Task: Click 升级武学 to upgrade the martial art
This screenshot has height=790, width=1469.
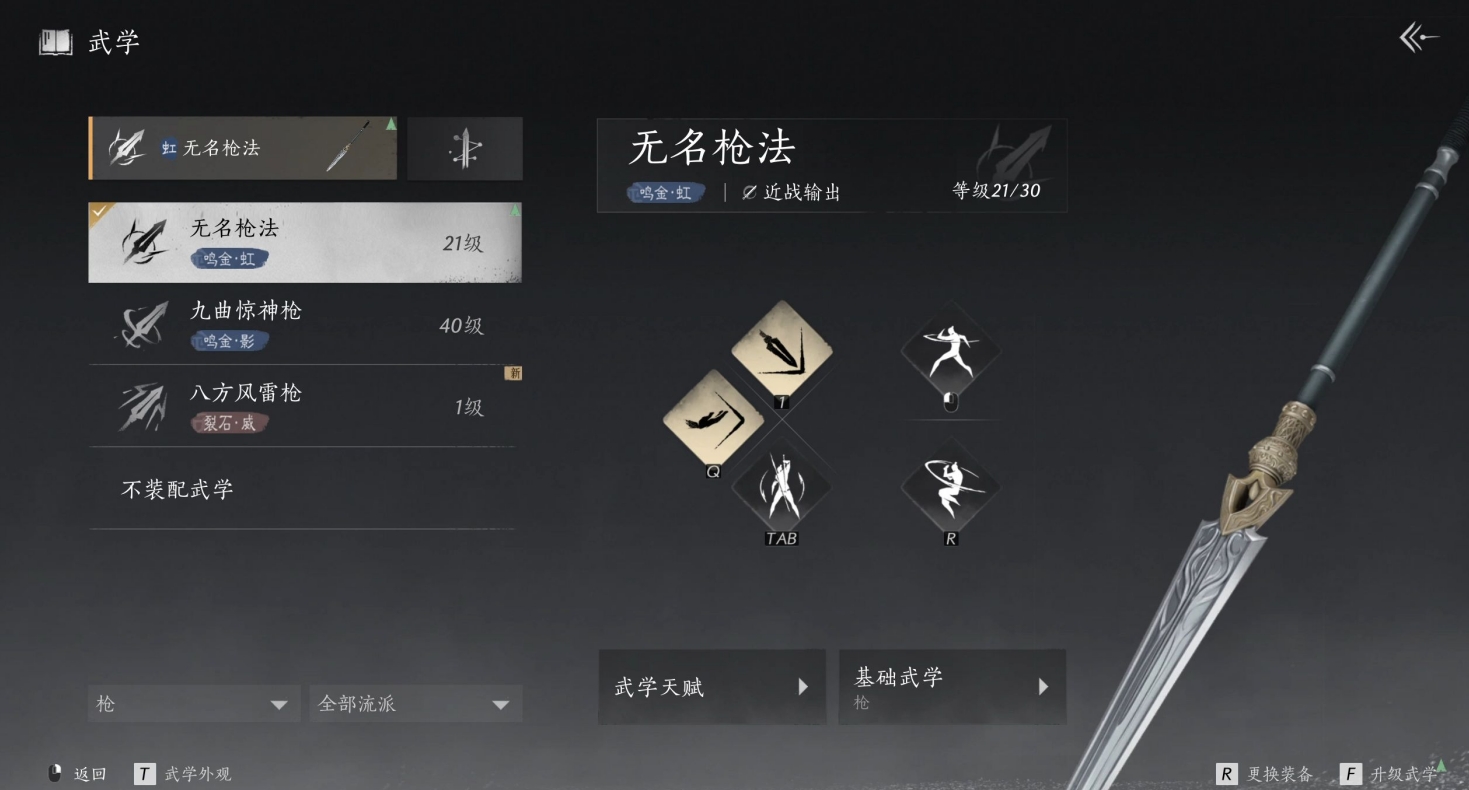Action: tap(1404, 773)
